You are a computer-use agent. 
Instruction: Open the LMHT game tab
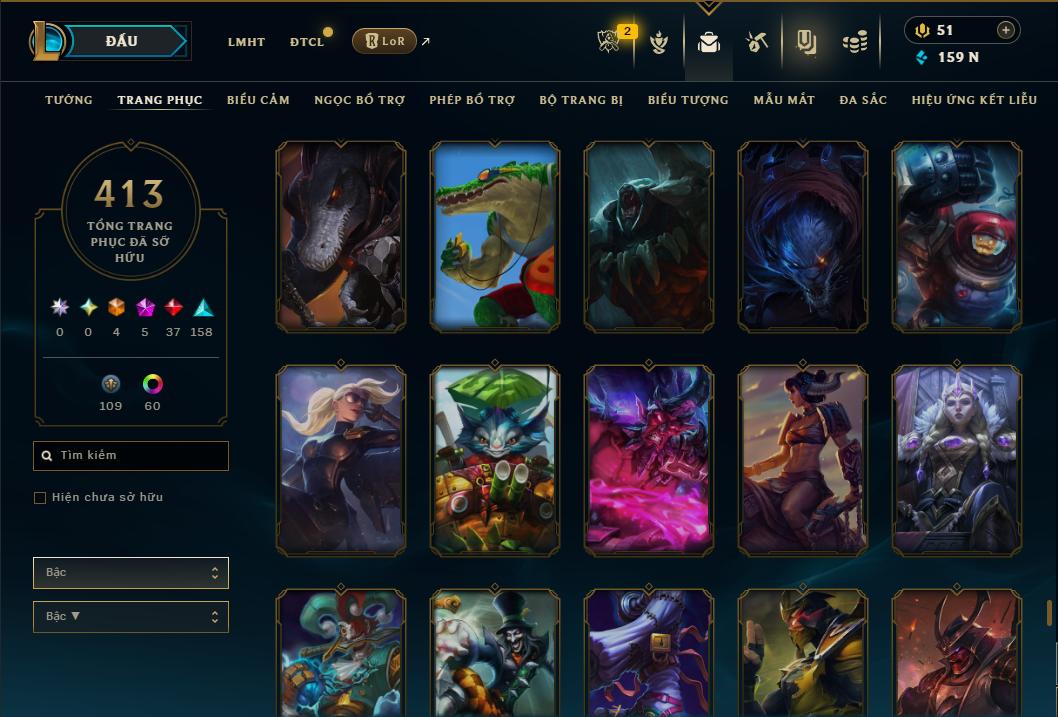pos(246,42)
